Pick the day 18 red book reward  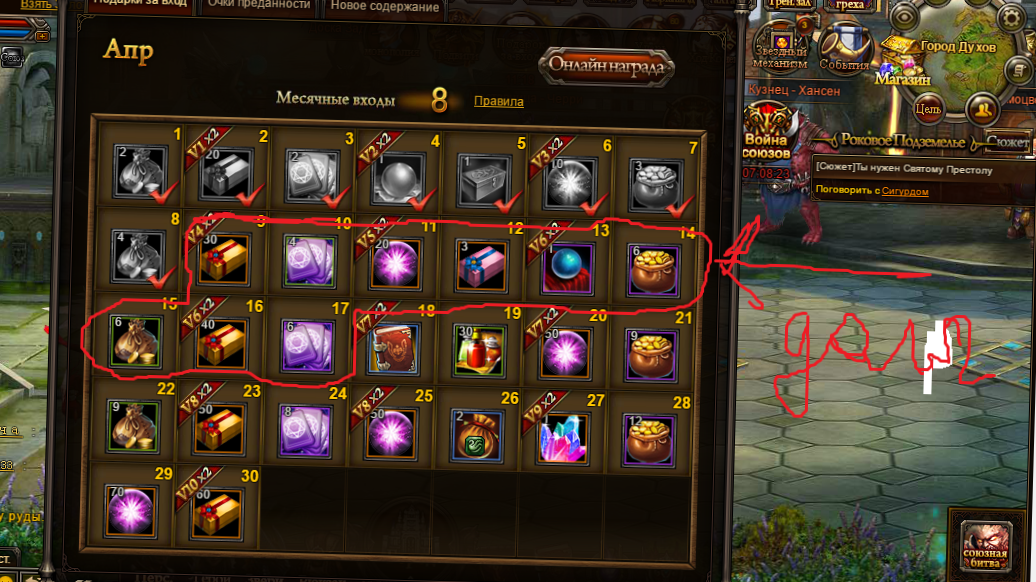pyautogui.click(x=395, y=345)
